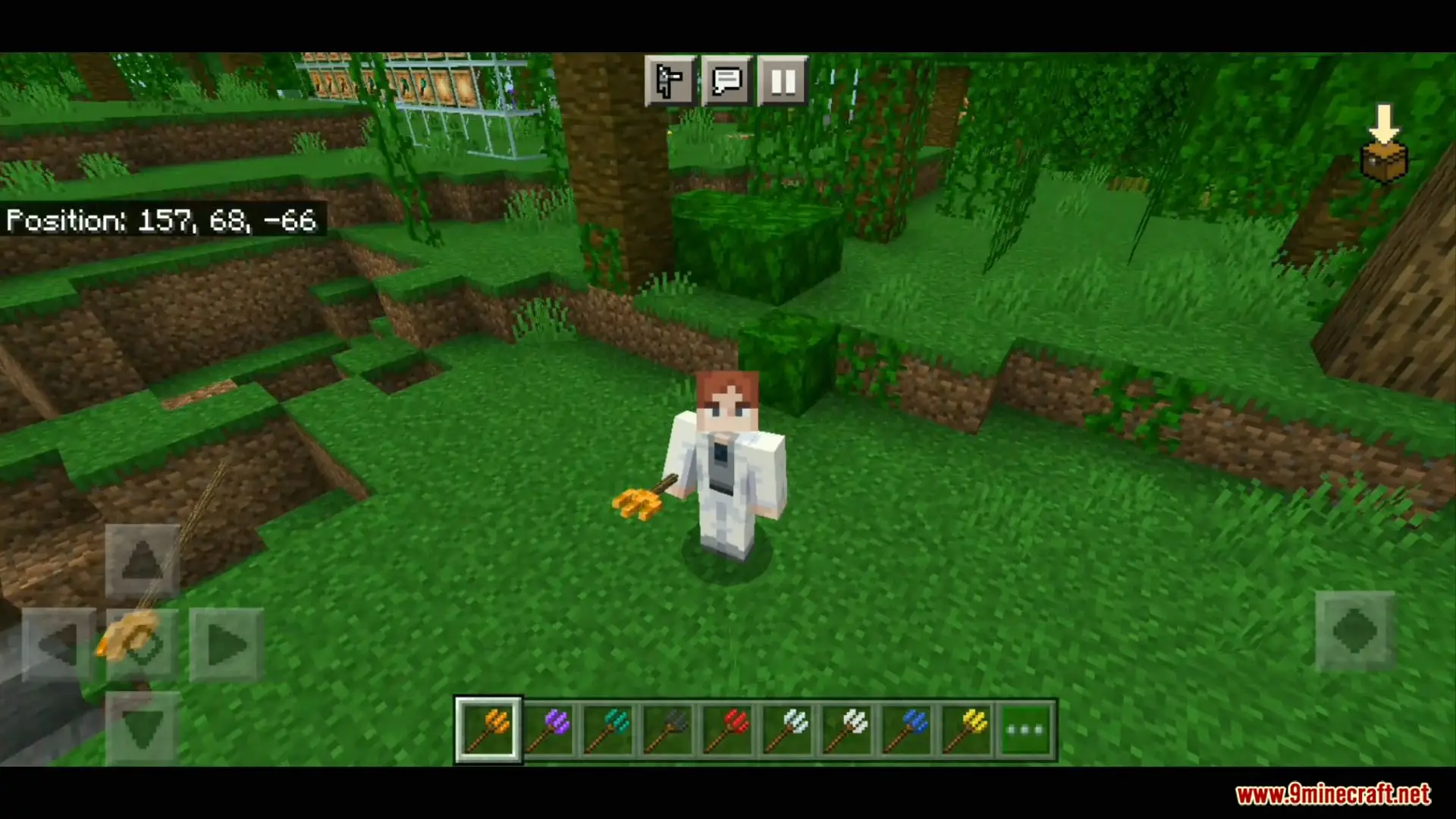Tap the move forward arrow
Viewport: 1456px width, 819px height.
142,561
